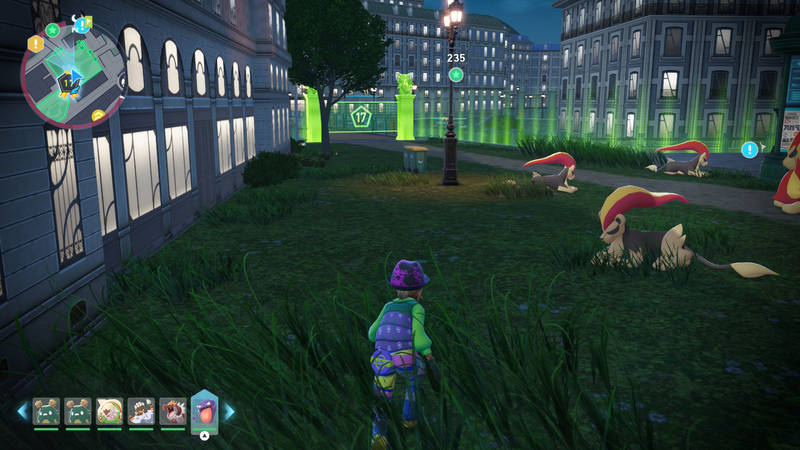Select the zone 17 pentagon badge
This screenshot has height=450, width=800.
(x=361, y=117)
